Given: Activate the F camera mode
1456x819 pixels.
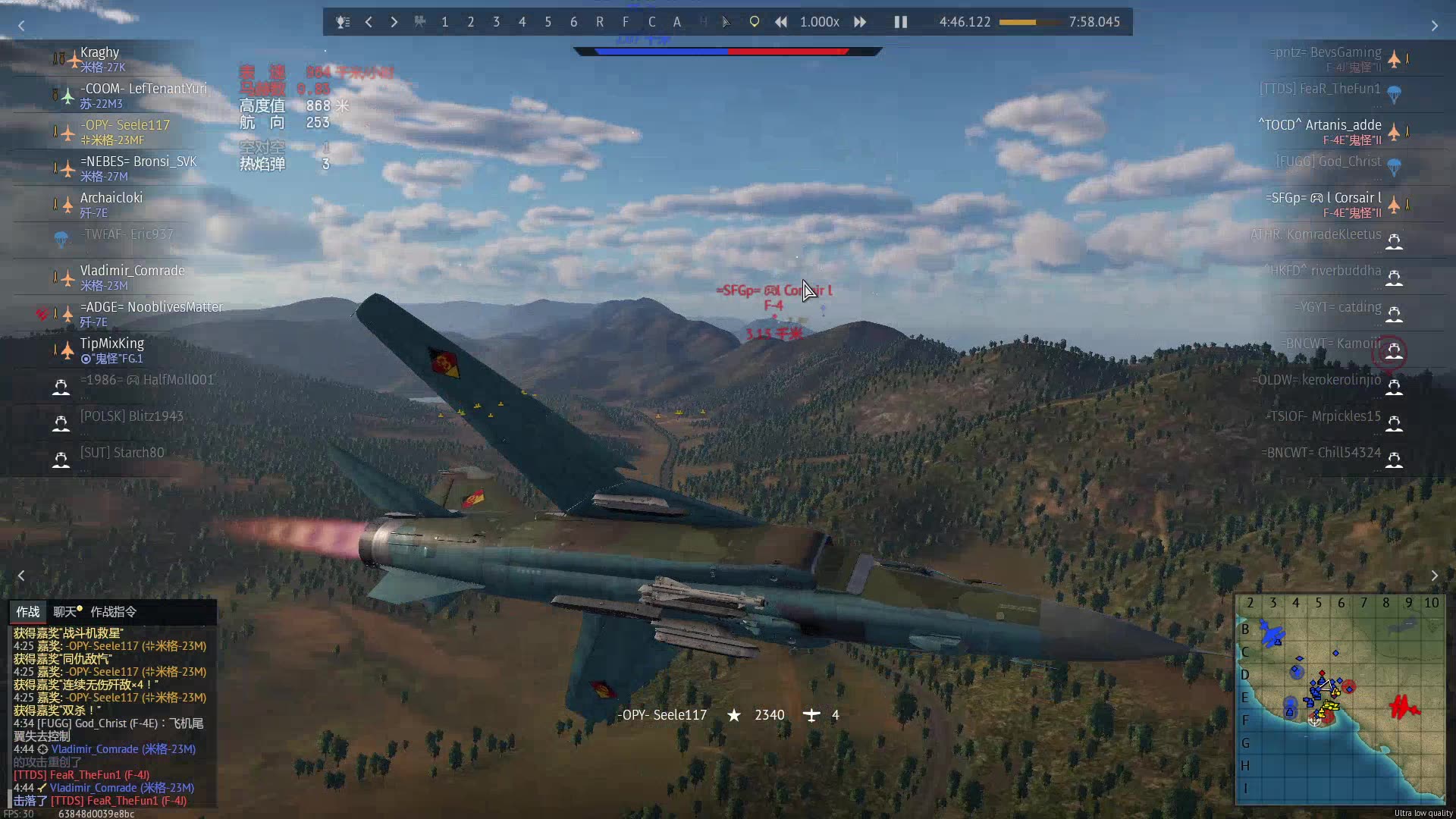Looking at the screenshot, I should click(x=626, y=22).
